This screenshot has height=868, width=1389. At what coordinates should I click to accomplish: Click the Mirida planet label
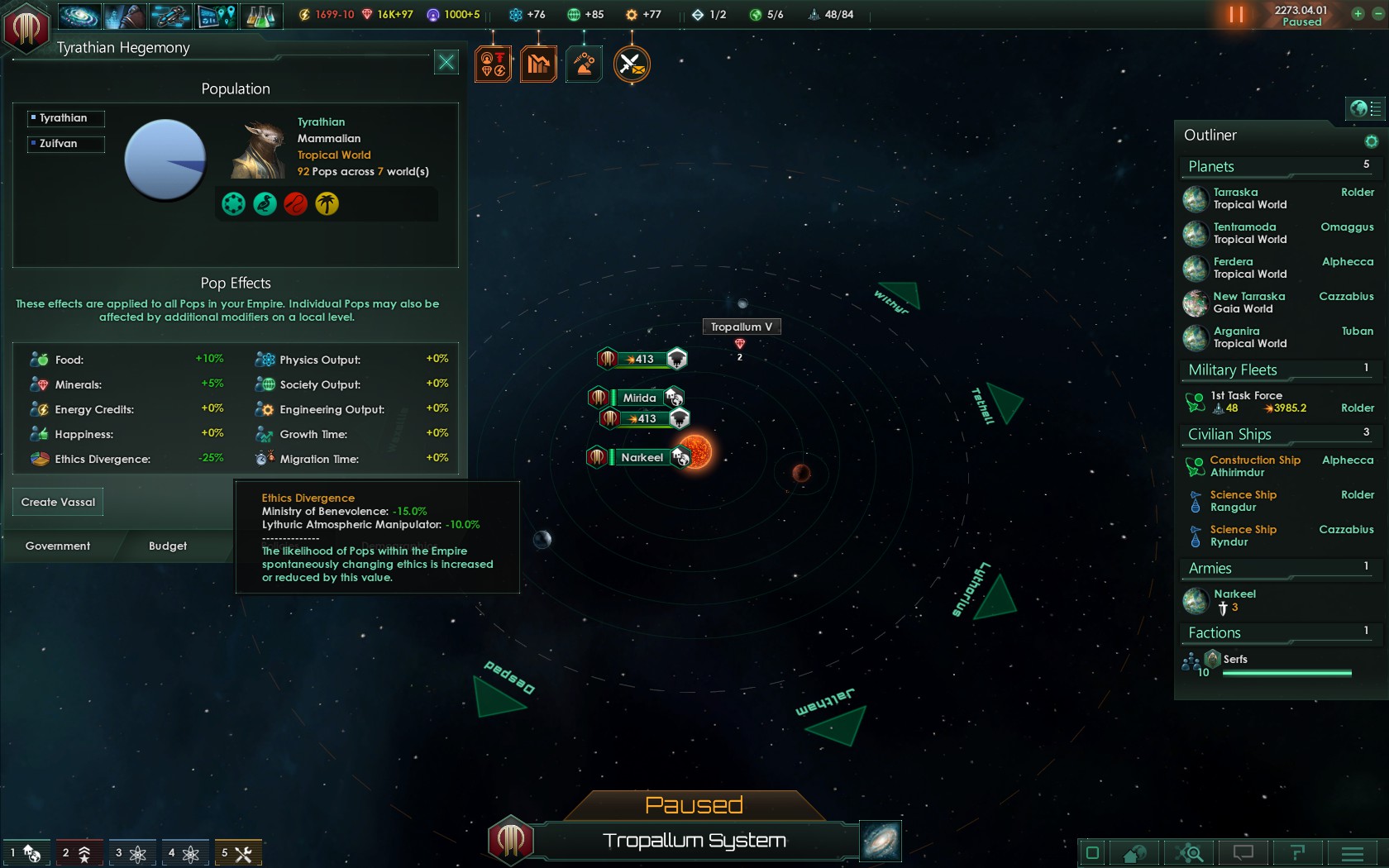(x=639, y=398)
